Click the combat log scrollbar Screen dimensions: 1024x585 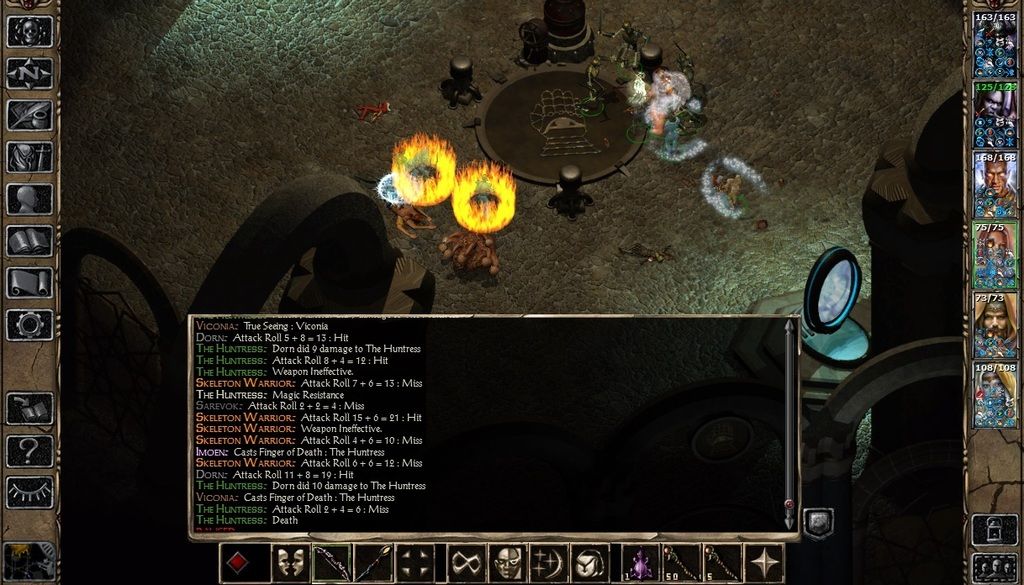[x=790, y=420]
